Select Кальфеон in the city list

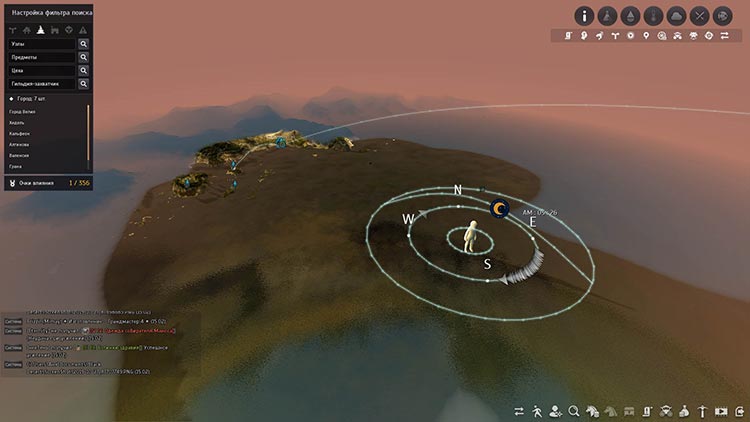click(20, 134)
